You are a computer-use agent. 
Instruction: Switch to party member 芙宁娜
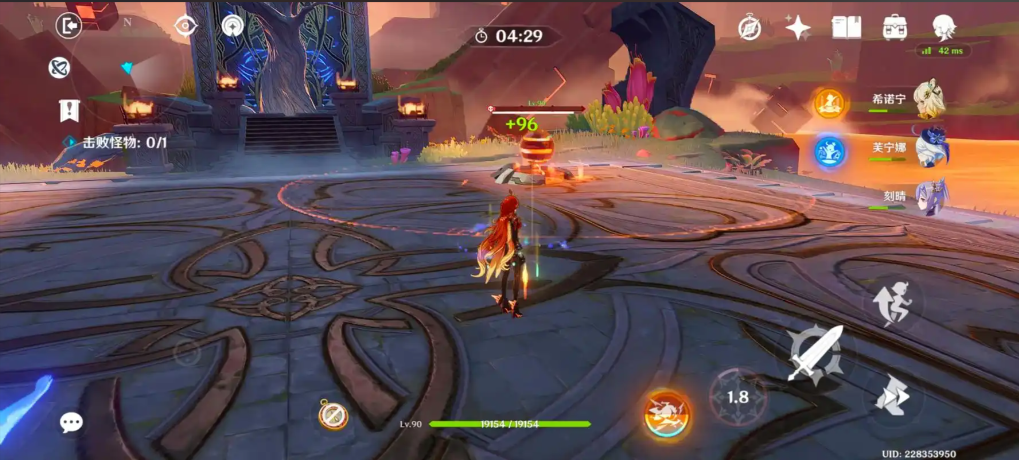pyautogui.click(x=930, y=148)
